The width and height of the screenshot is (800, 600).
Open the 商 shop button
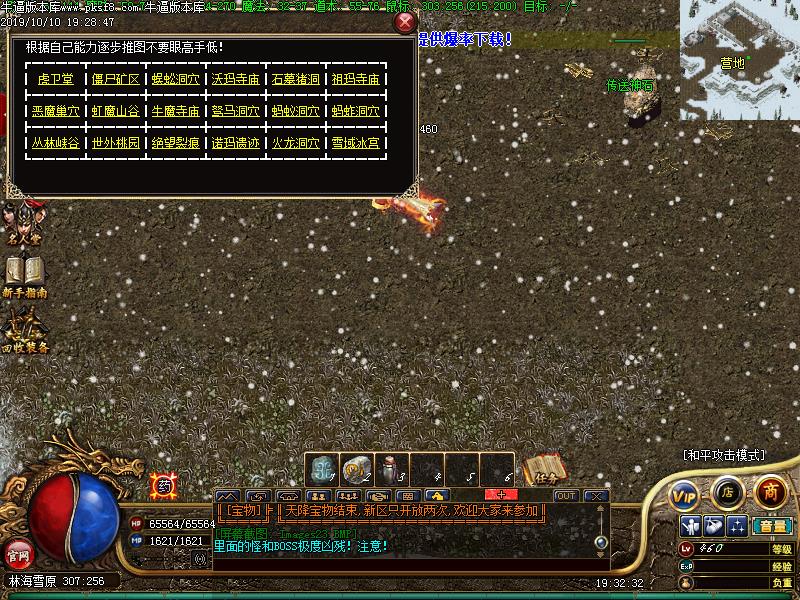point(770,492)
